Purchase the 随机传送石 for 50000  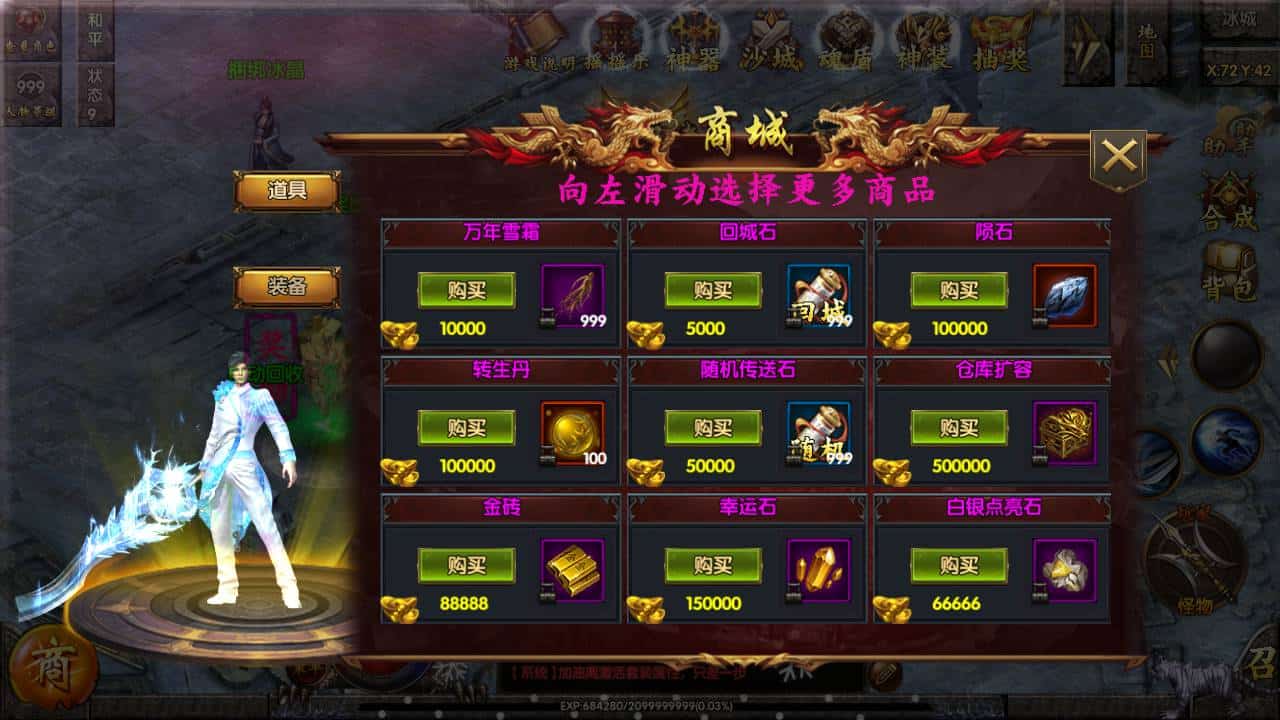[x=713, y=427]
